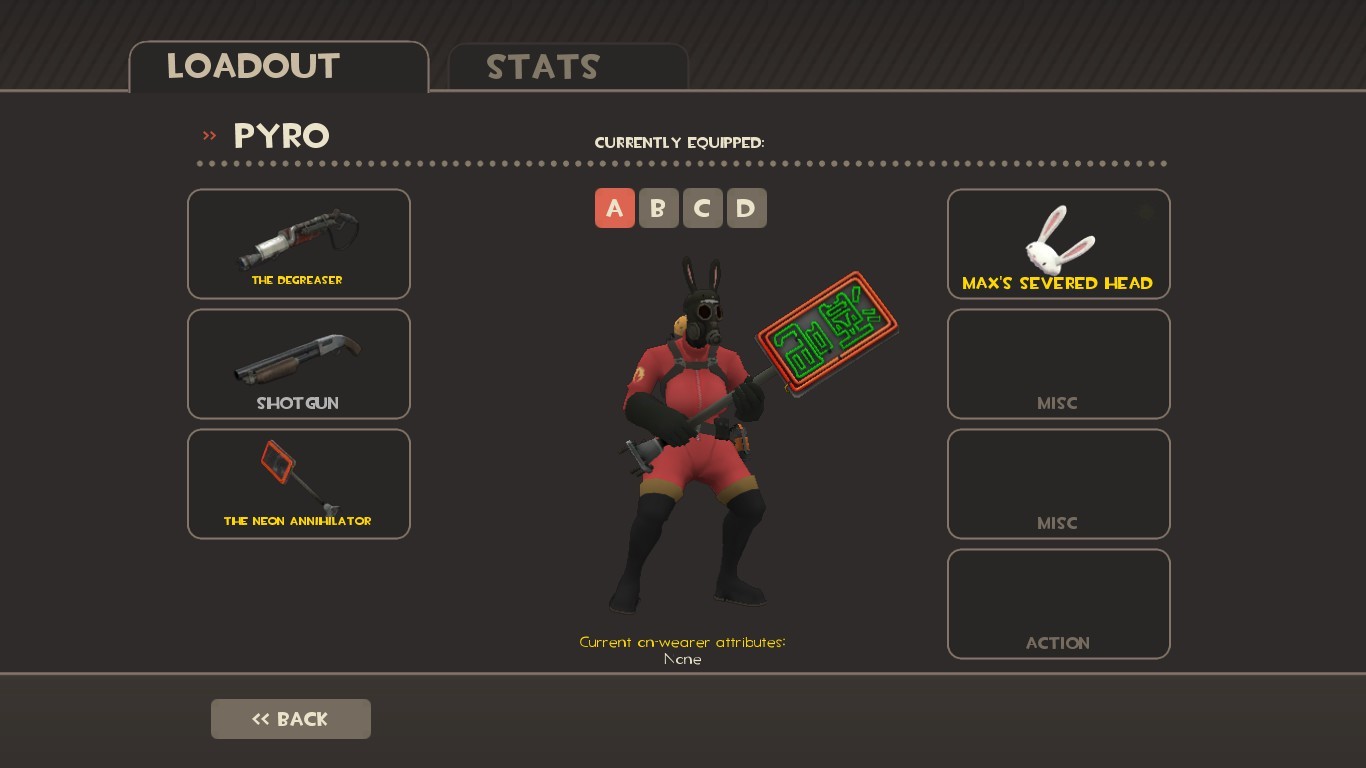Open the on-wearer attributes text
The height and width of the screenshot is (768, 1366).
(x=682, y=642)
